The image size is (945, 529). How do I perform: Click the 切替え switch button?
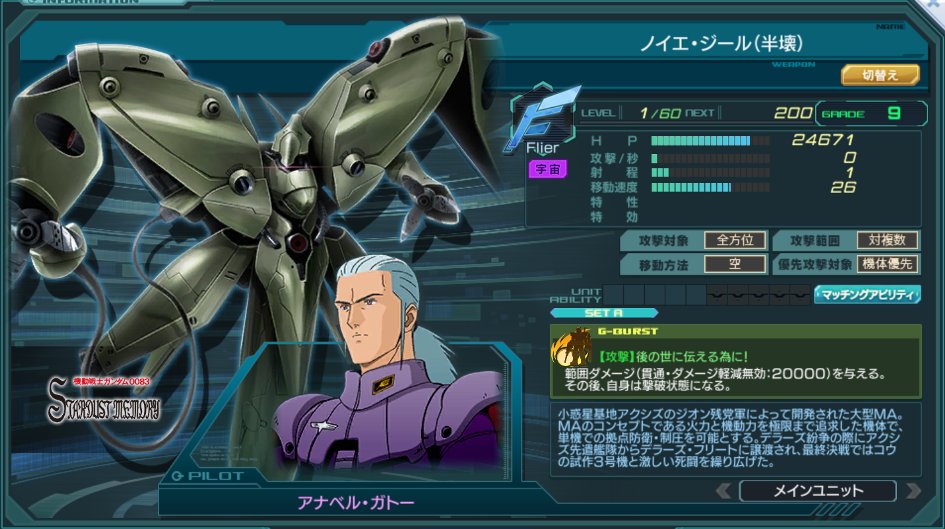coord(880,75)
